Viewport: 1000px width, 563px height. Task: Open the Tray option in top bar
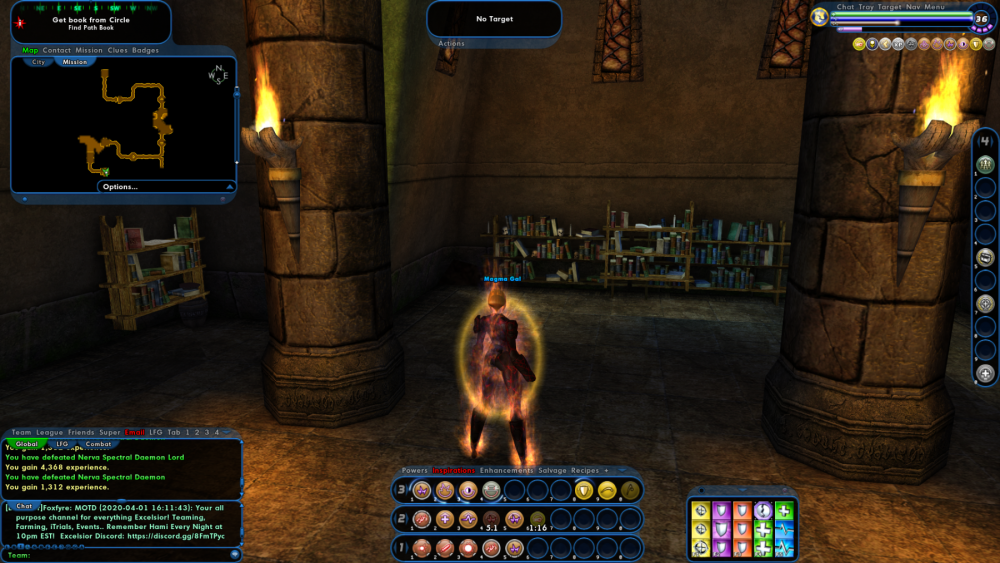[866, 7]
